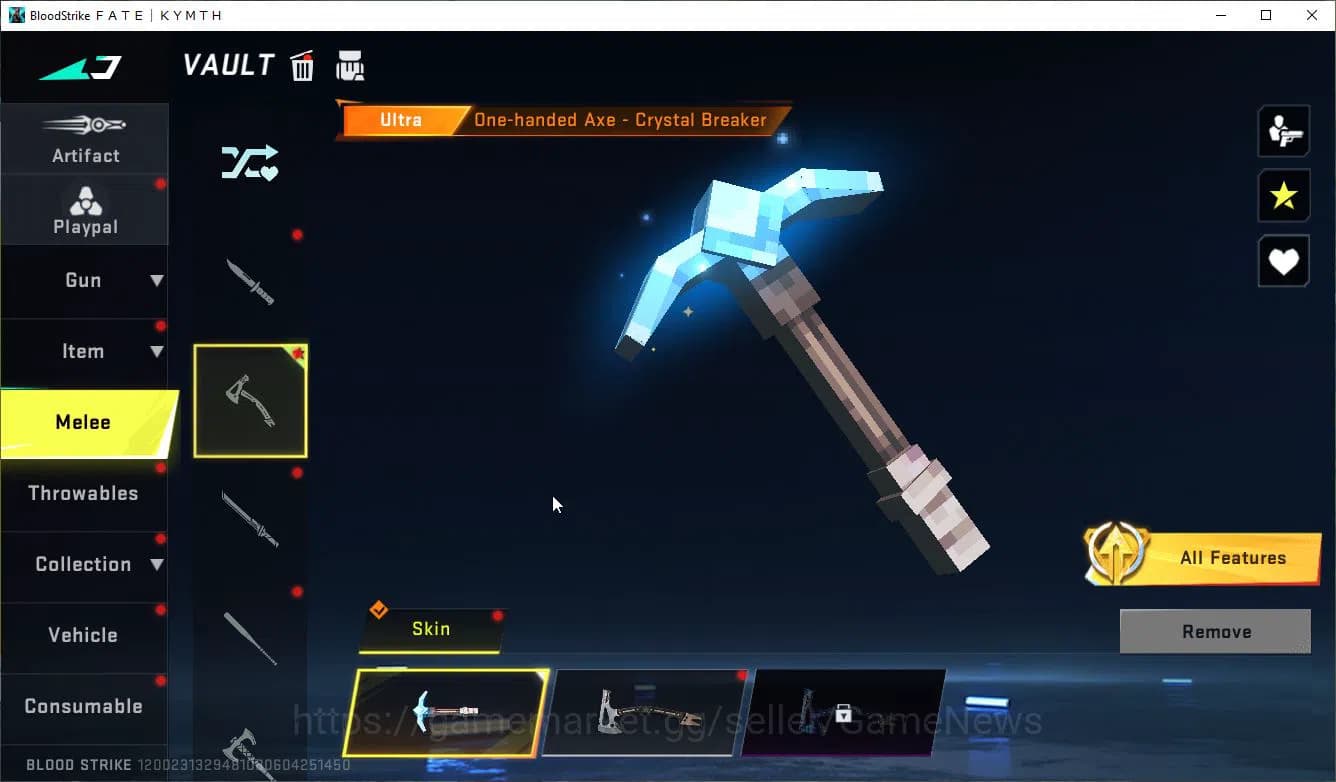1336x782 pixels.
Task: Select the baseball bat in the weapon list
Action: (x=250, y=640)
